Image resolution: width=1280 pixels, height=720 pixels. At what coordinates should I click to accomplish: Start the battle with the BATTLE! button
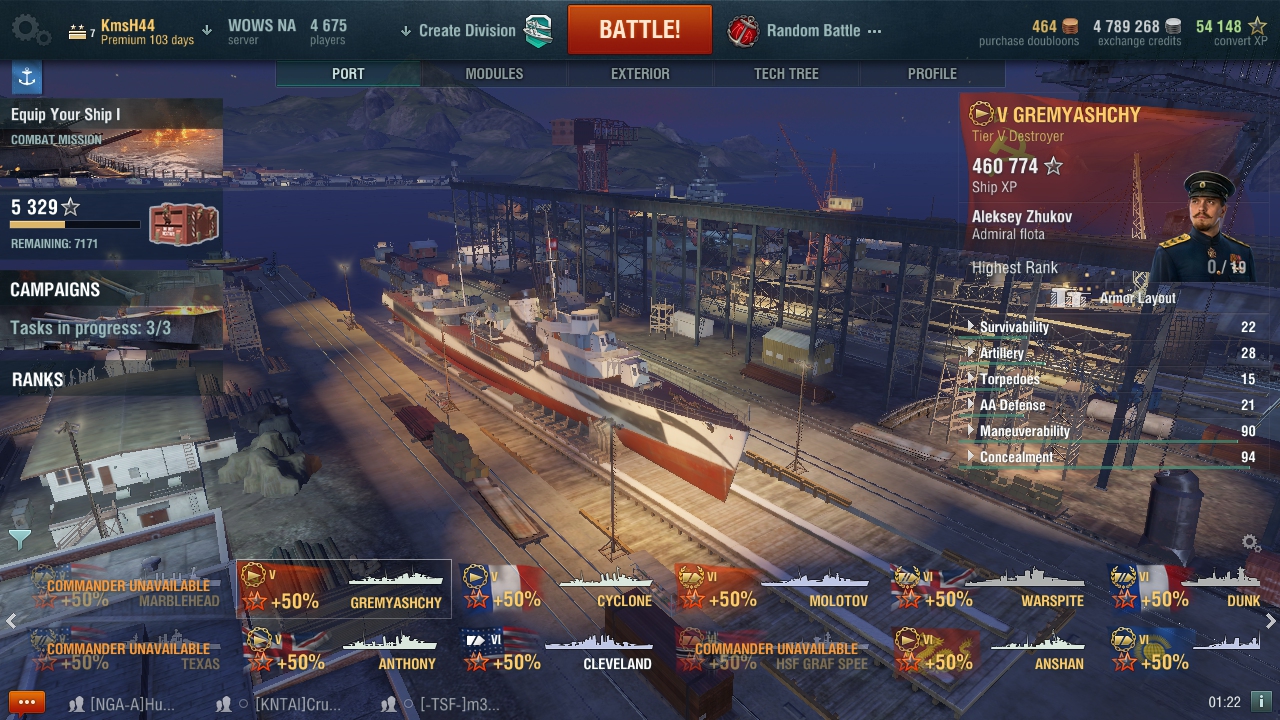639,30
